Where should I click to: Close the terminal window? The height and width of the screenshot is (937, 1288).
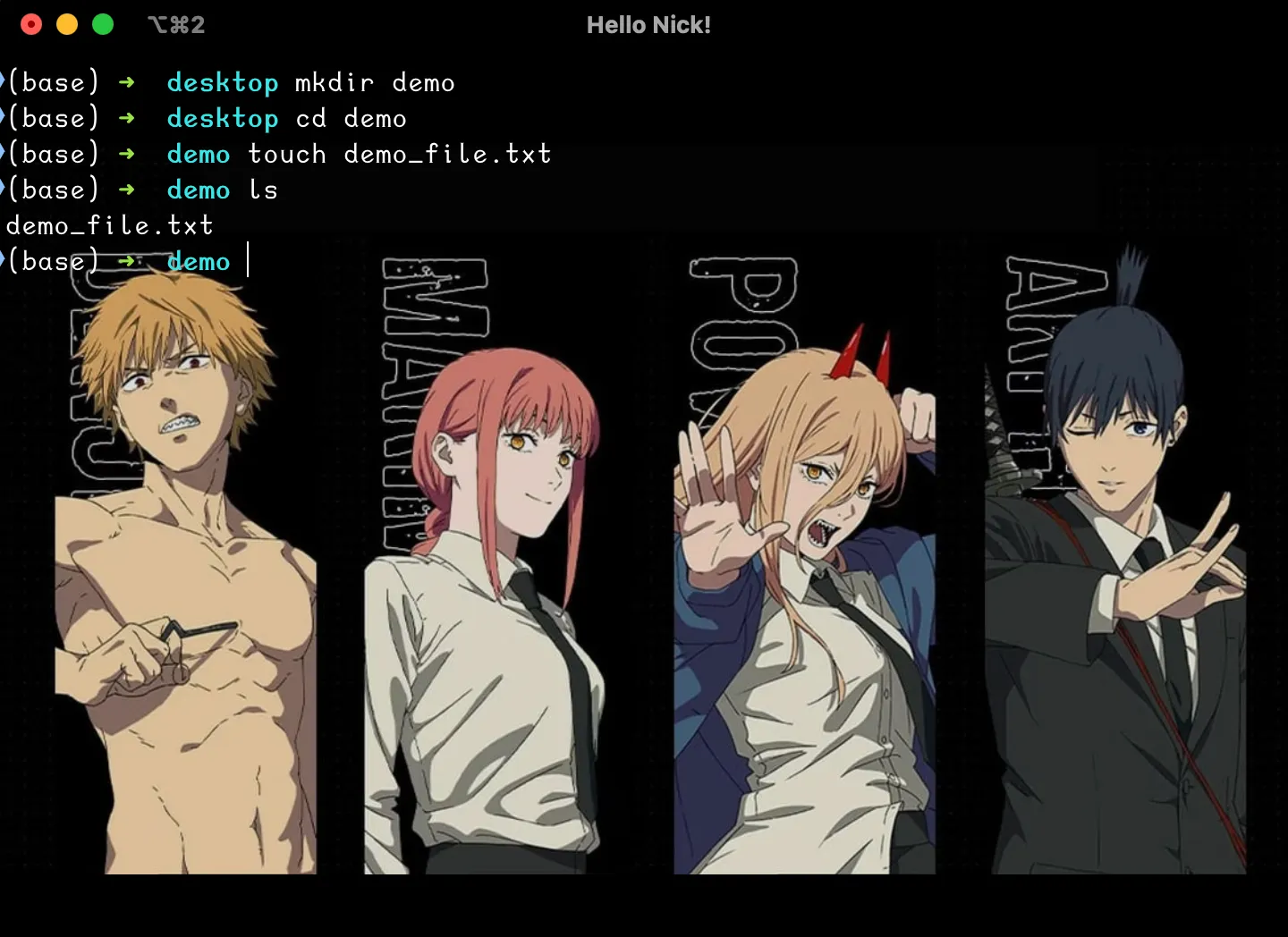(31, 24)
